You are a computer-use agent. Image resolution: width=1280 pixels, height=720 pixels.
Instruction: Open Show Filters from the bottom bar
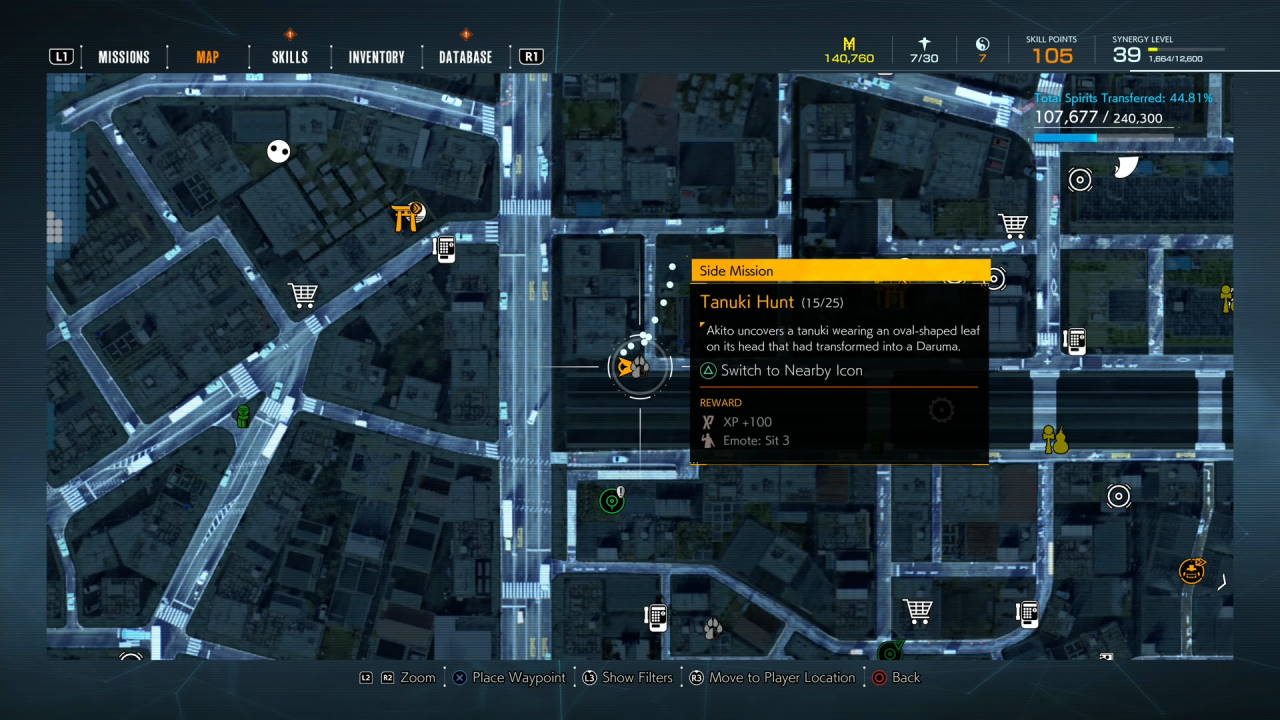pos(640,677)
